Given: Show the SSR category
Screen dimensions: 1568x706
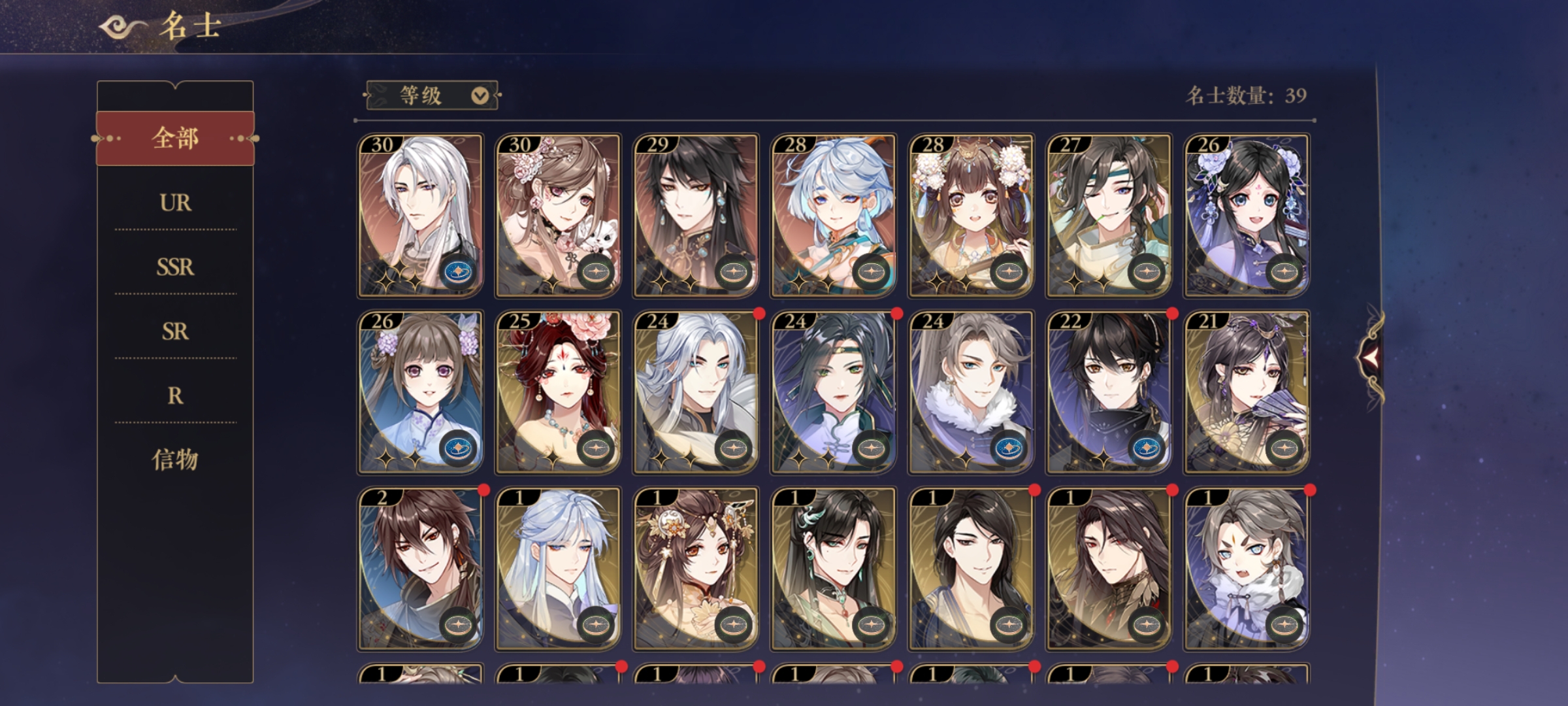Looking at the screenshot, I should point(175,267).
